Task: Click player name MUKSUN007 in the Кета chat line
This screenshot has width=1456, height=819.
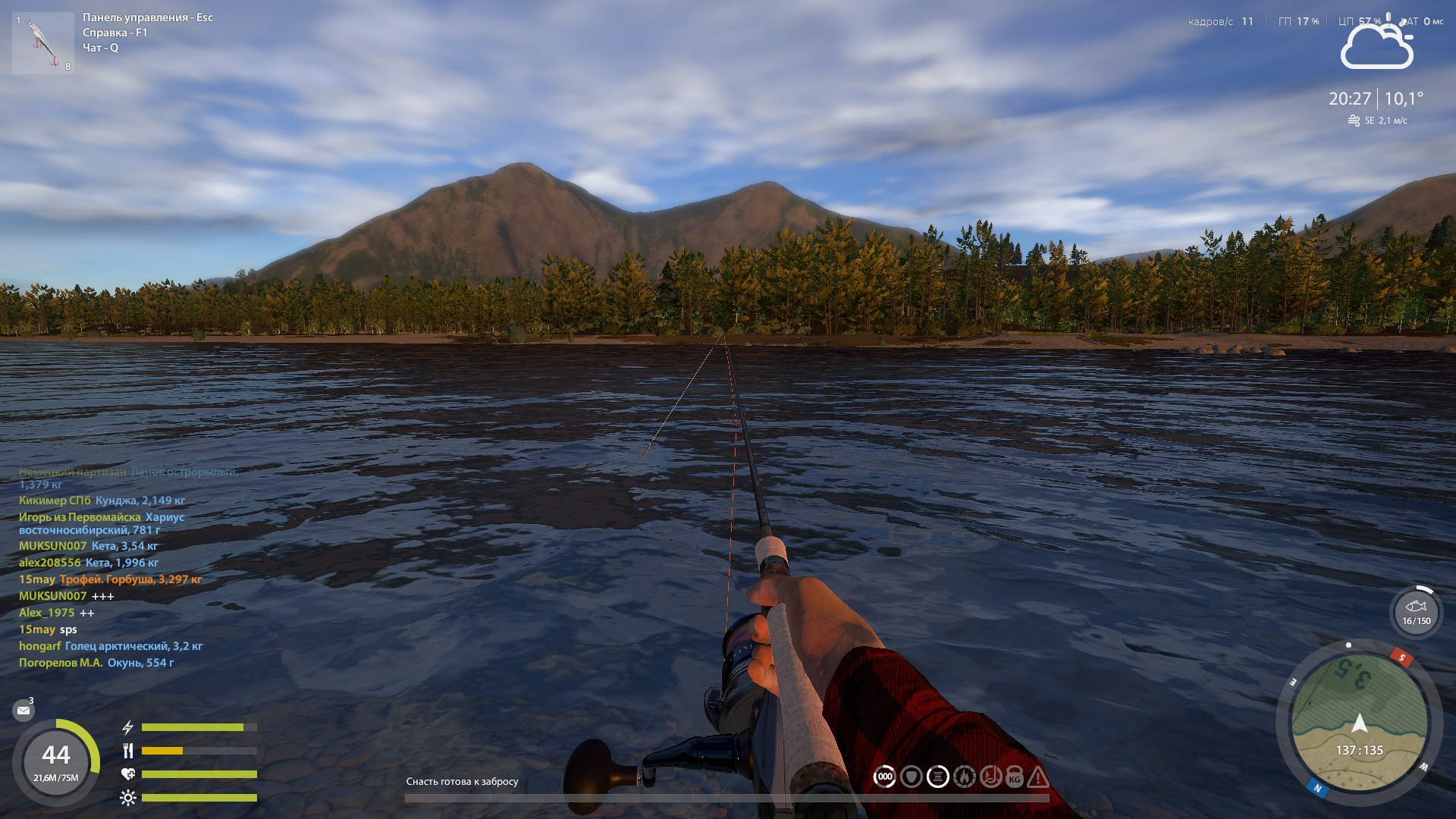Action: (x=52, y=546)
